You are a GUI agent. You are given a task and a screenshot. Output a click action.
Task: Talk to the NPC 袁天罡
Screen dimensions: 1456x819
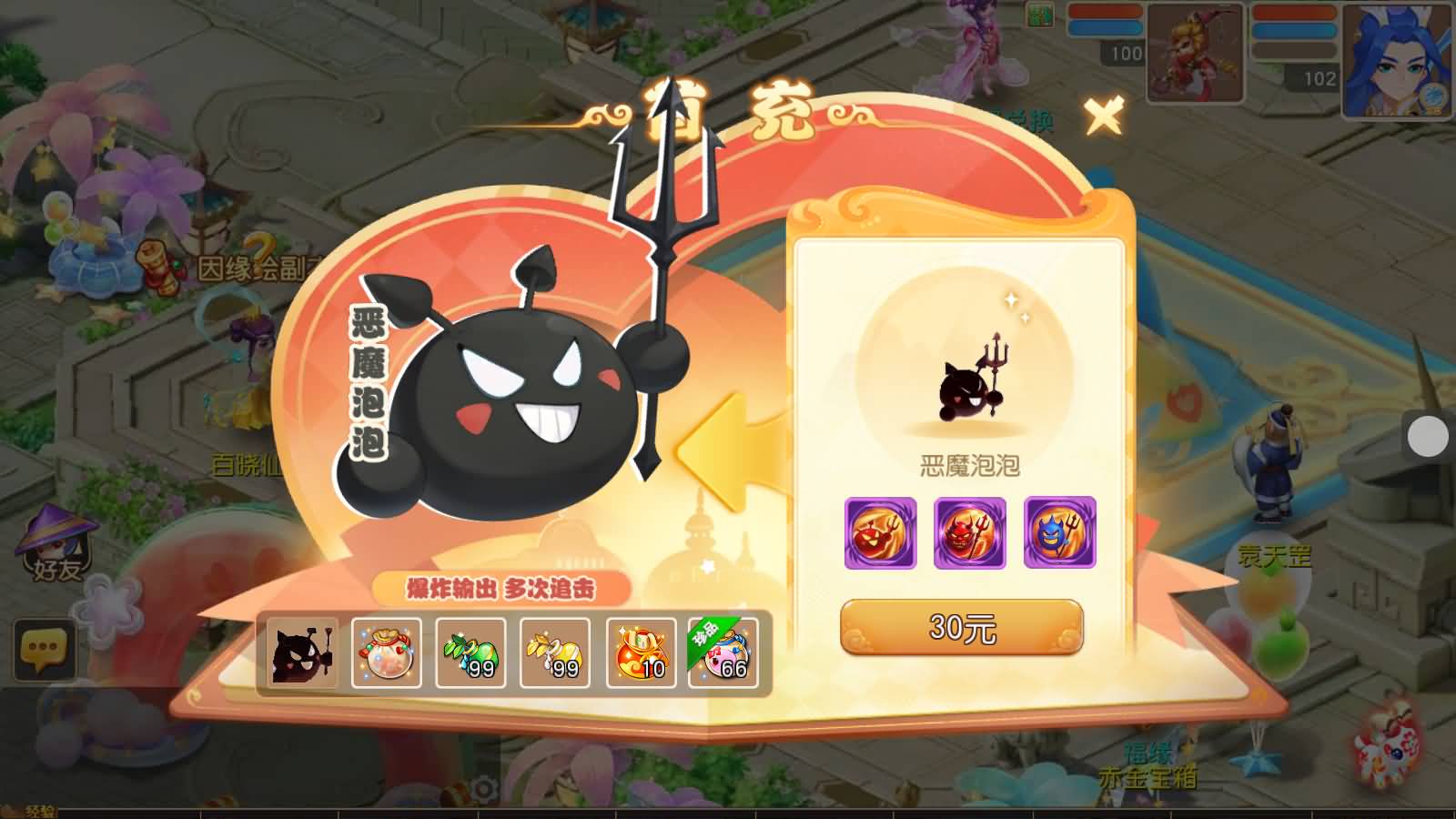[1274, 464]
